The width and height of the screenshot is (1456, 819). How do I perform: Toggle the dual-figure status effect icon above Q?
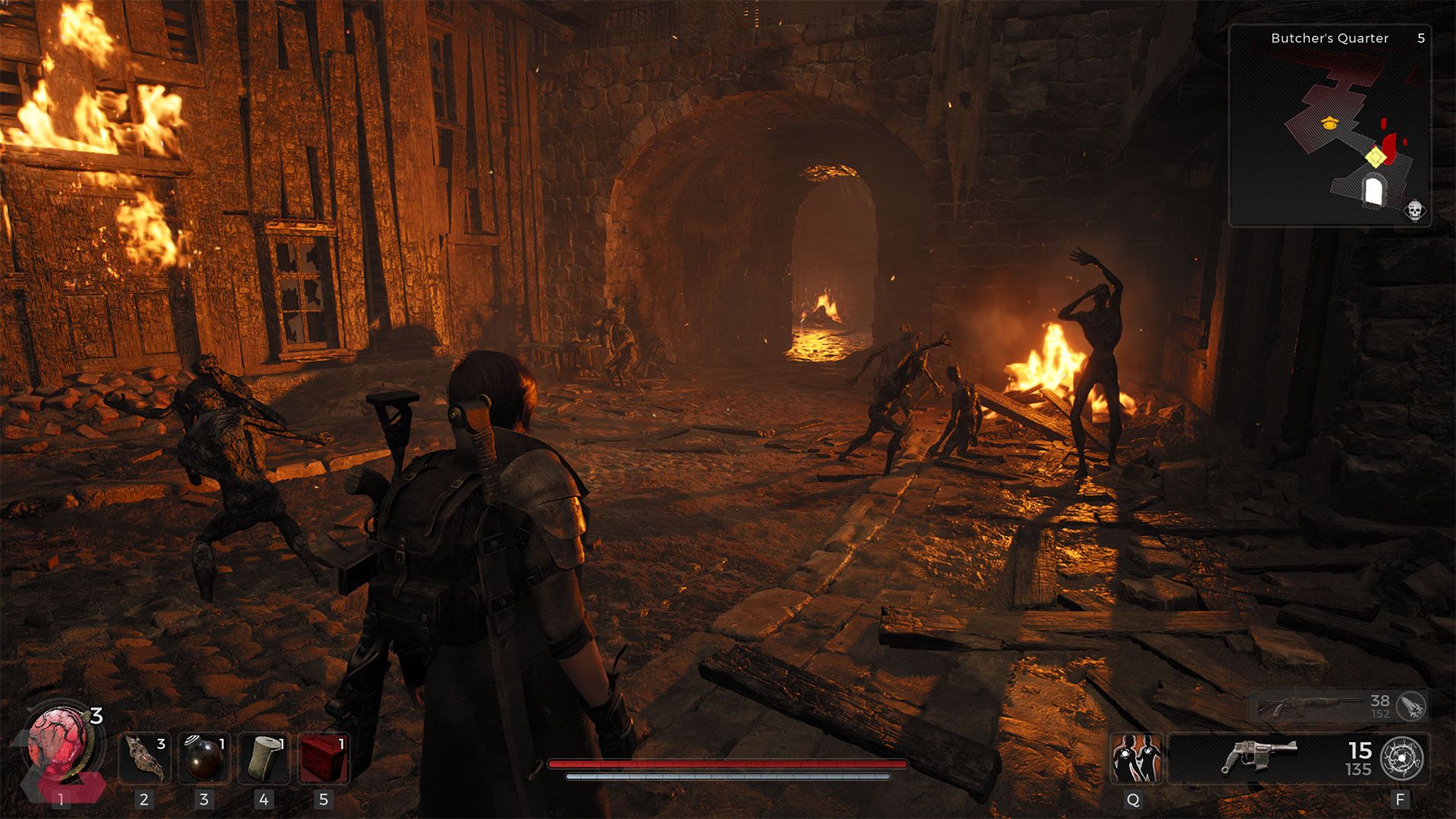click(1137, 757)
